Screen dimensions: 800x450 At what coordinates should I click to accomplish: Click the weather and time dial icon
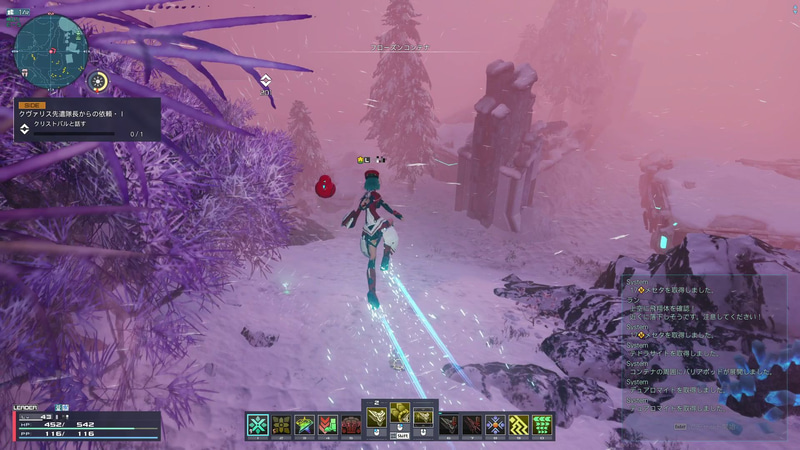pos(98,81)
